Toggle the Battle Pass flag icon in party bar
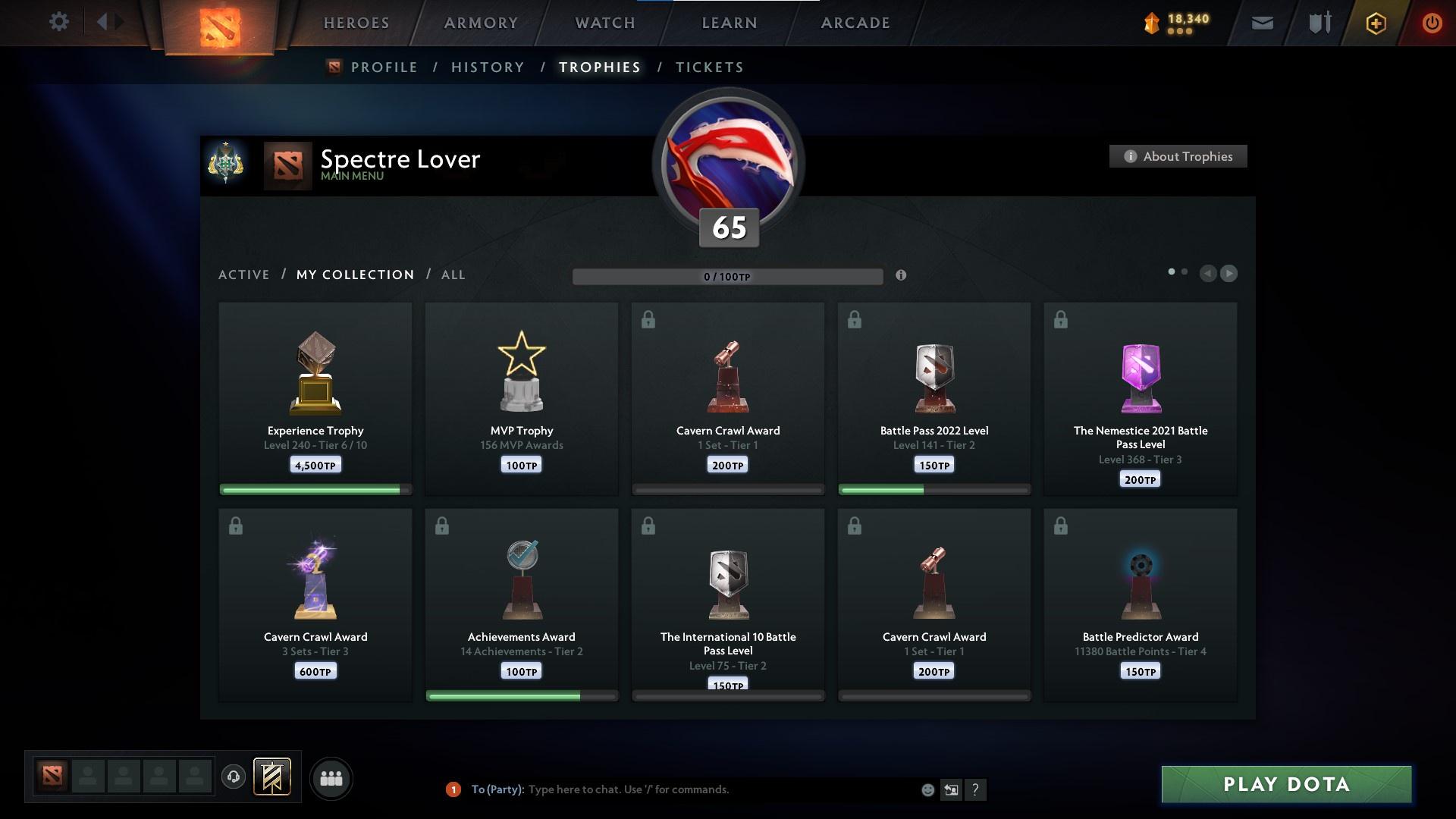The image size is (1456, 819). [272, 777]
